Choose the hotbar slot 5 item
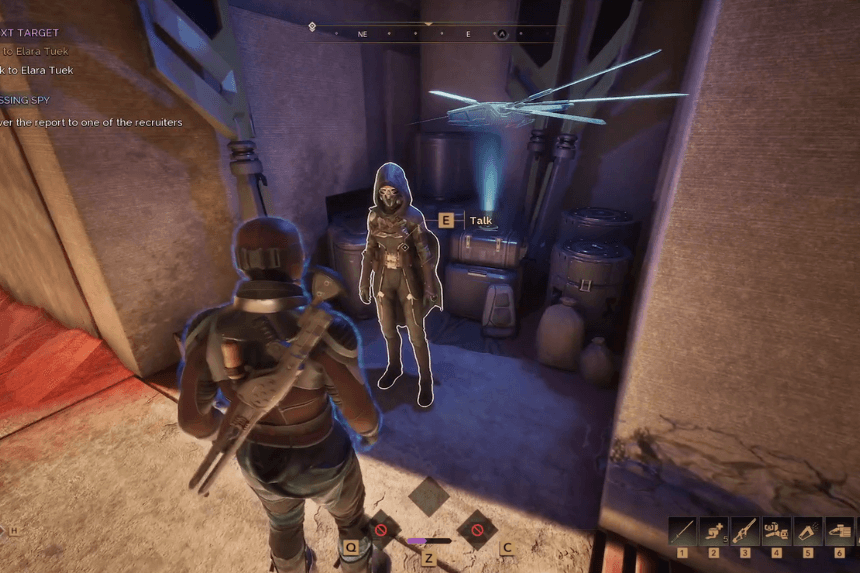The height and width of the screenshot is (573, 860). click(808, 530)
